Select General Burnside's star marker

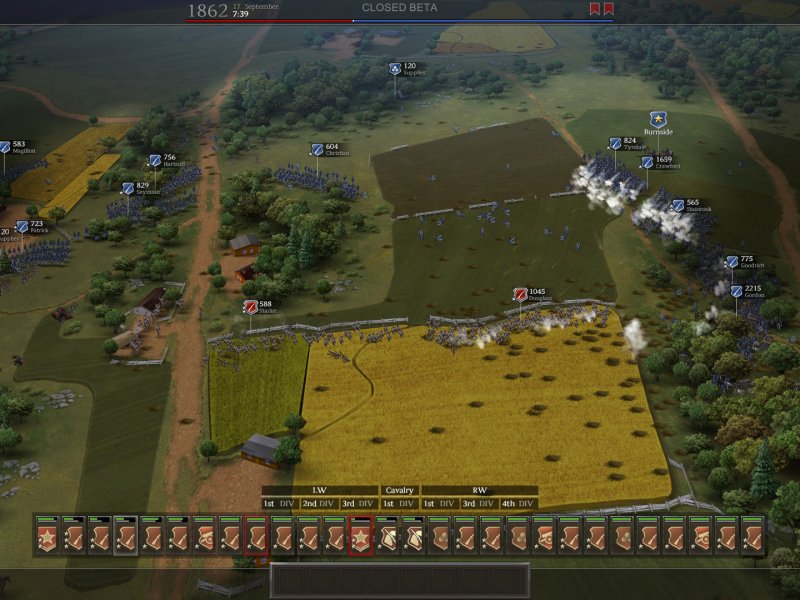click(658, 120)
